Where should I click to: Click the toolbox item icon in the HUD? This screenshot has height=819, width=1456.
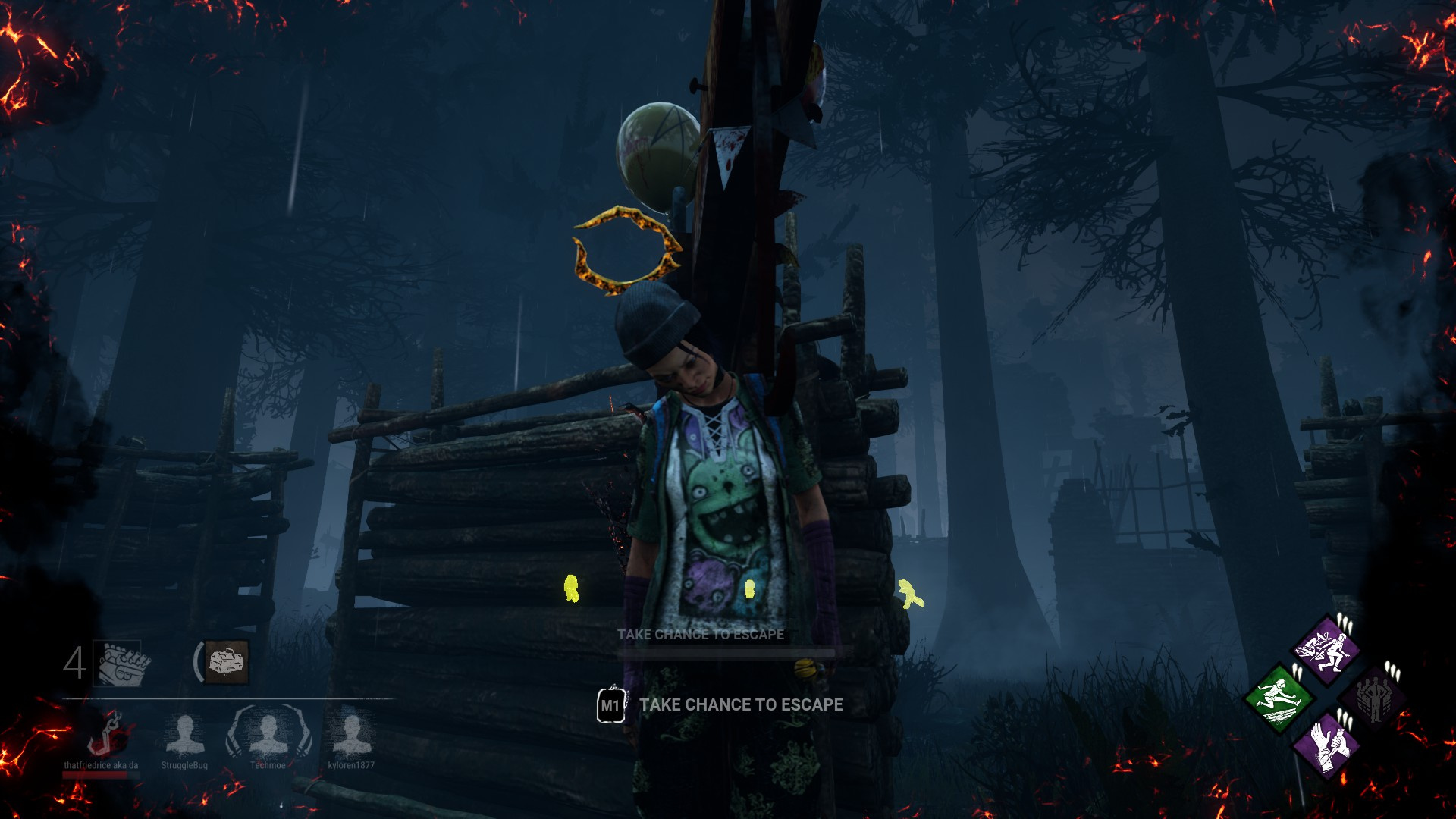227,661
